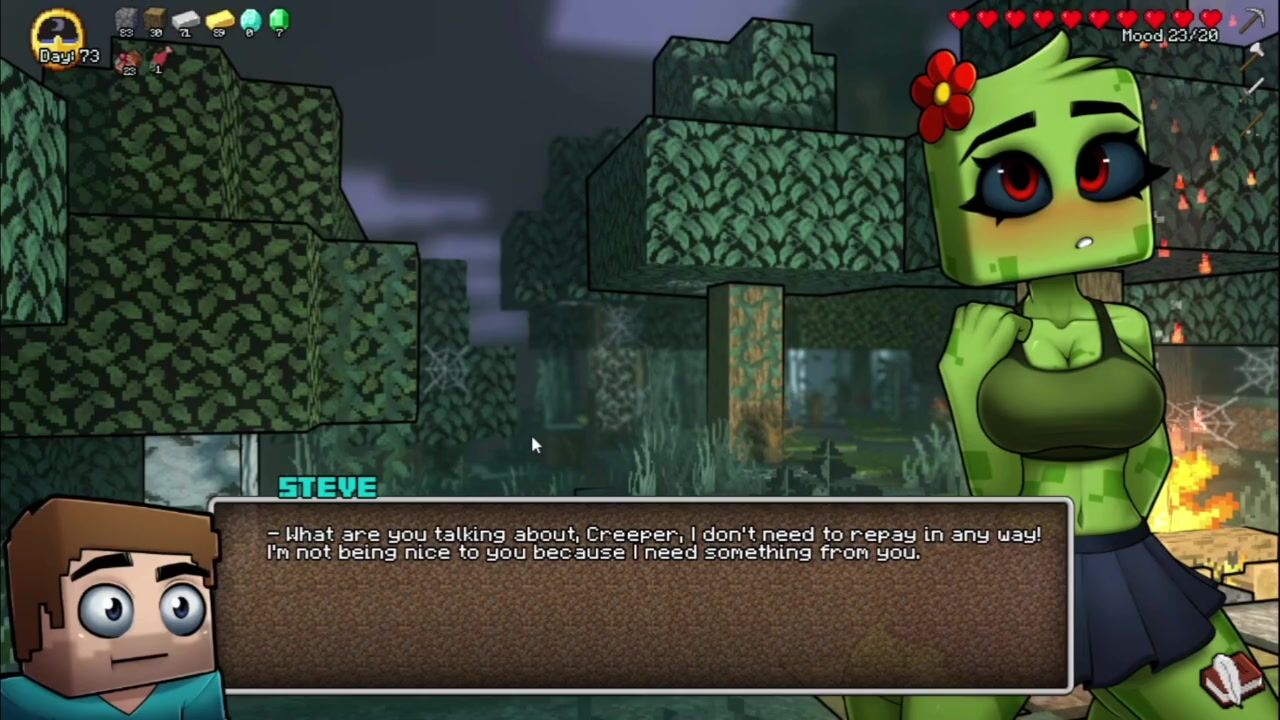Click the diamond resource icon

coord(250,19)
